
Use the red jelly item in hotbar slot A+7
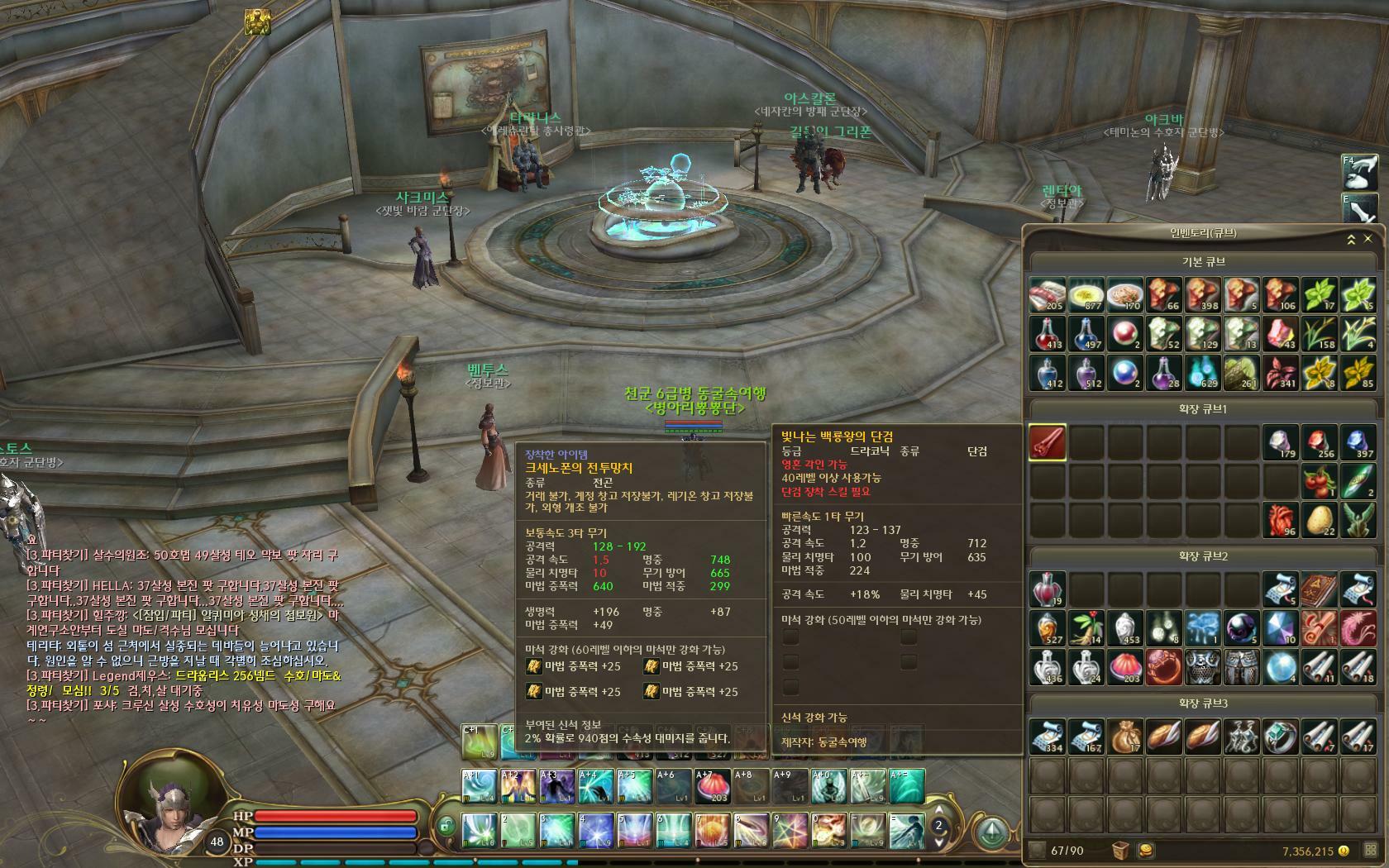[713, 786]
